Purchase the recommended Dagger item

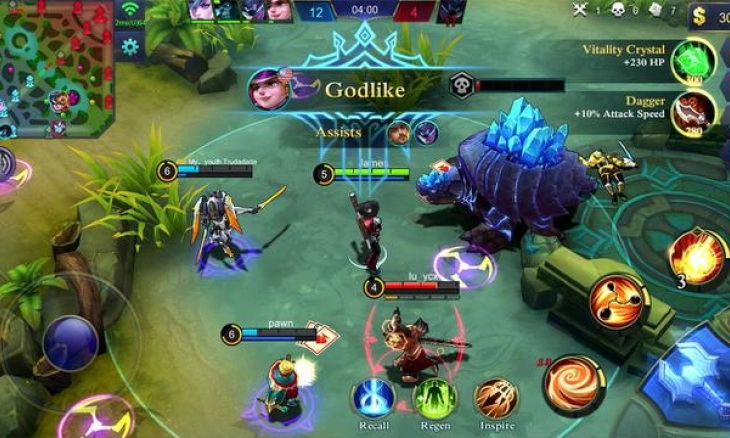click(x=694, y=113)
